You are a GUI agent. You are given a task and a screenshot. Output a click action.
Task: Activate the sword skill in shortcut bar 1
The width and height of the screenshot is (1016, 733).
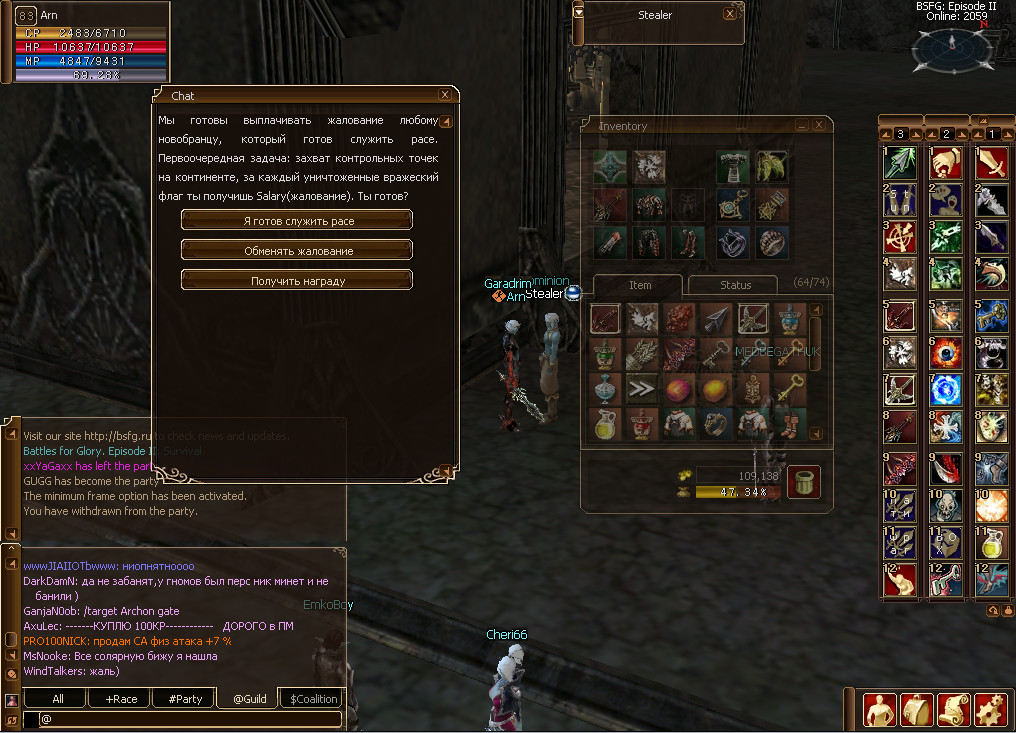click(x=991, y=163)
